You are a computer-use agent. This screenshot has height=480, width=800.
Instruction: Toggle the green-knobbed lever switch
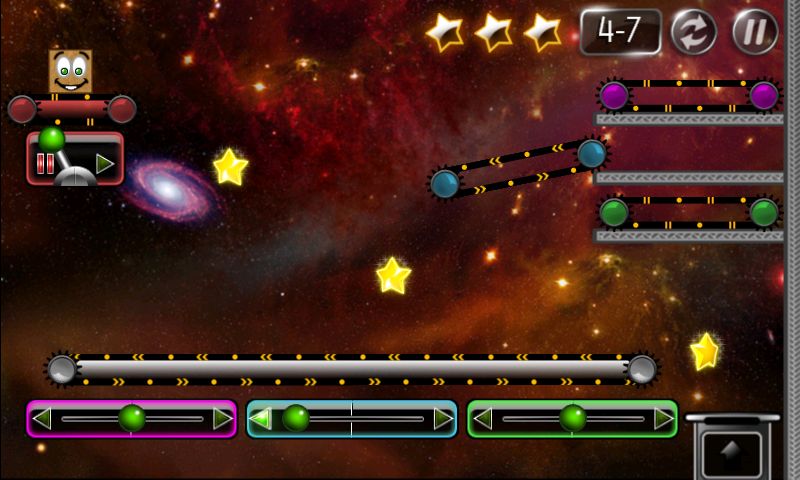(53, 139)
